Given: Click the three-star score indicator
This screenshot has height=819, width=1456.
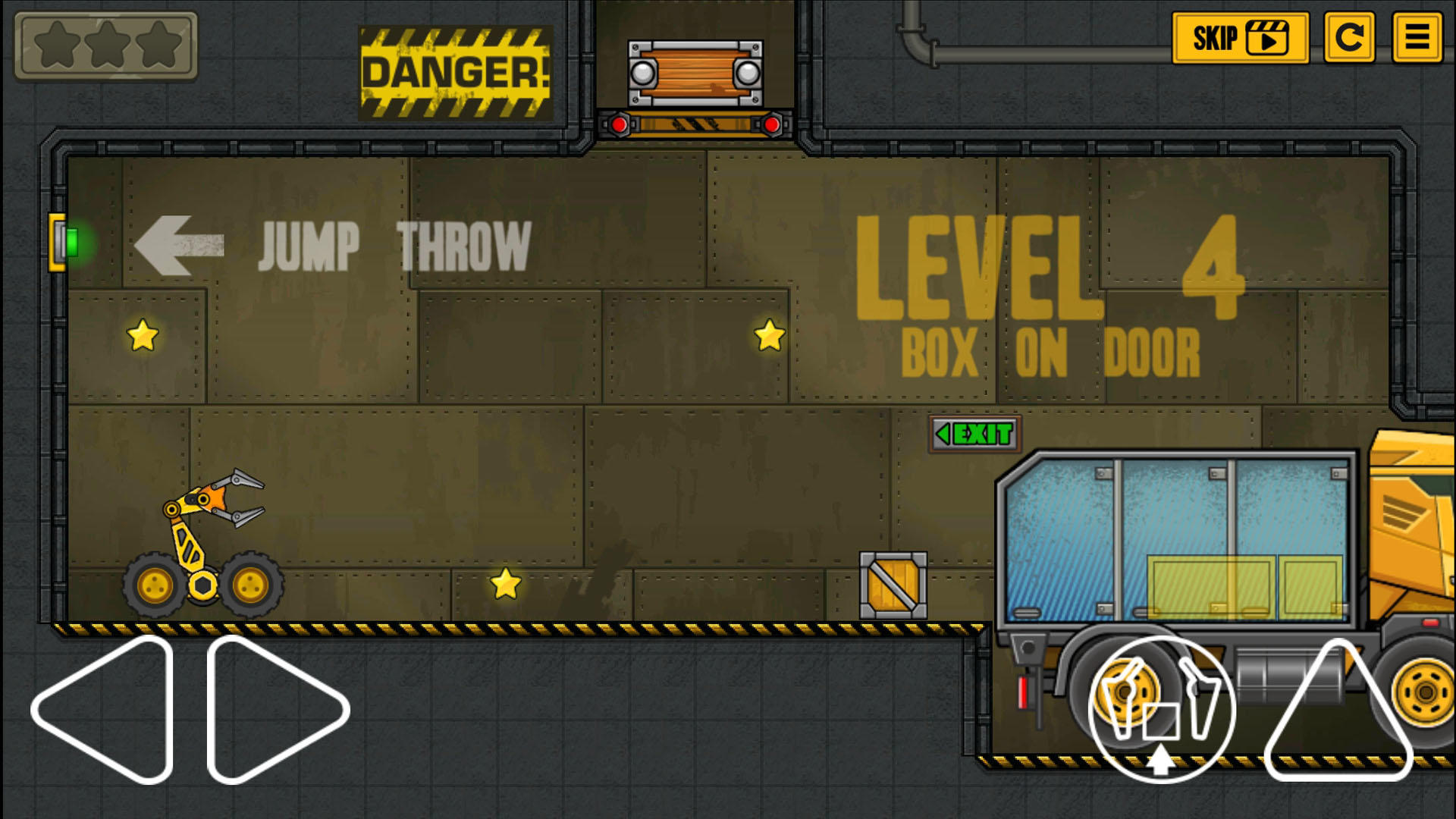Looking at the screenshot, I should pyautogui.click(x=108, y=47).
